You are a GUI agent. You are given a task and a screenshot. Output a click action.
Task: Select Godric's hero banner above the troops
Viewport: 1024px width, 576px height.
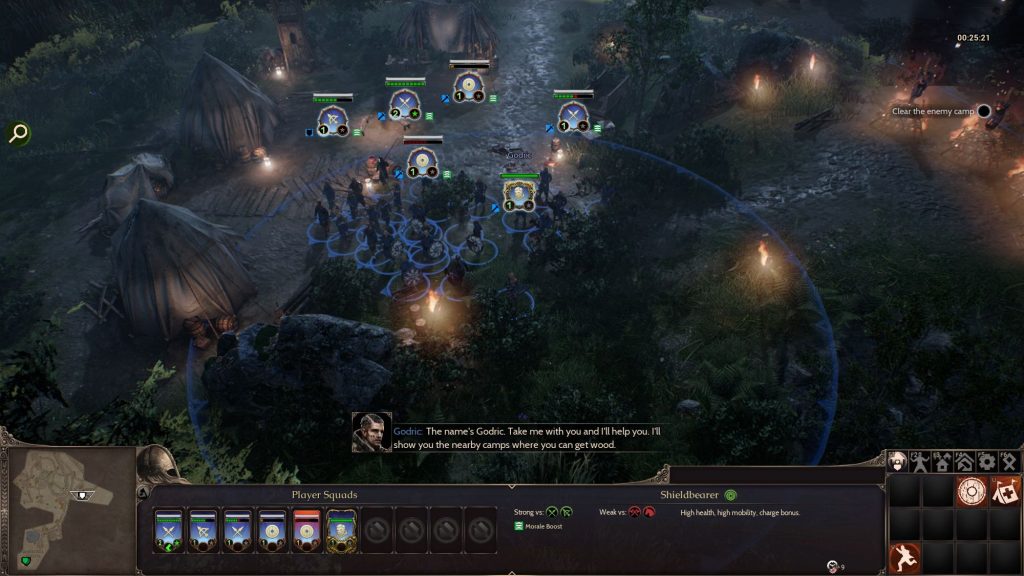518,194
